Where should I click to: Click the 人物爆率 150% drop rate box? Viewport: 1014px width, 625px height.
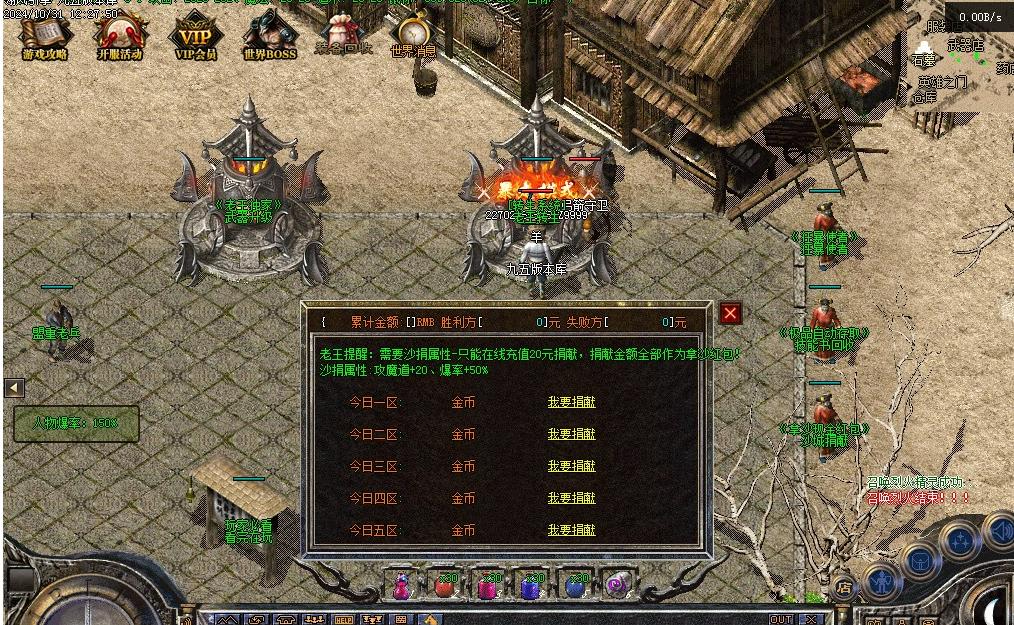click(76, 423)
